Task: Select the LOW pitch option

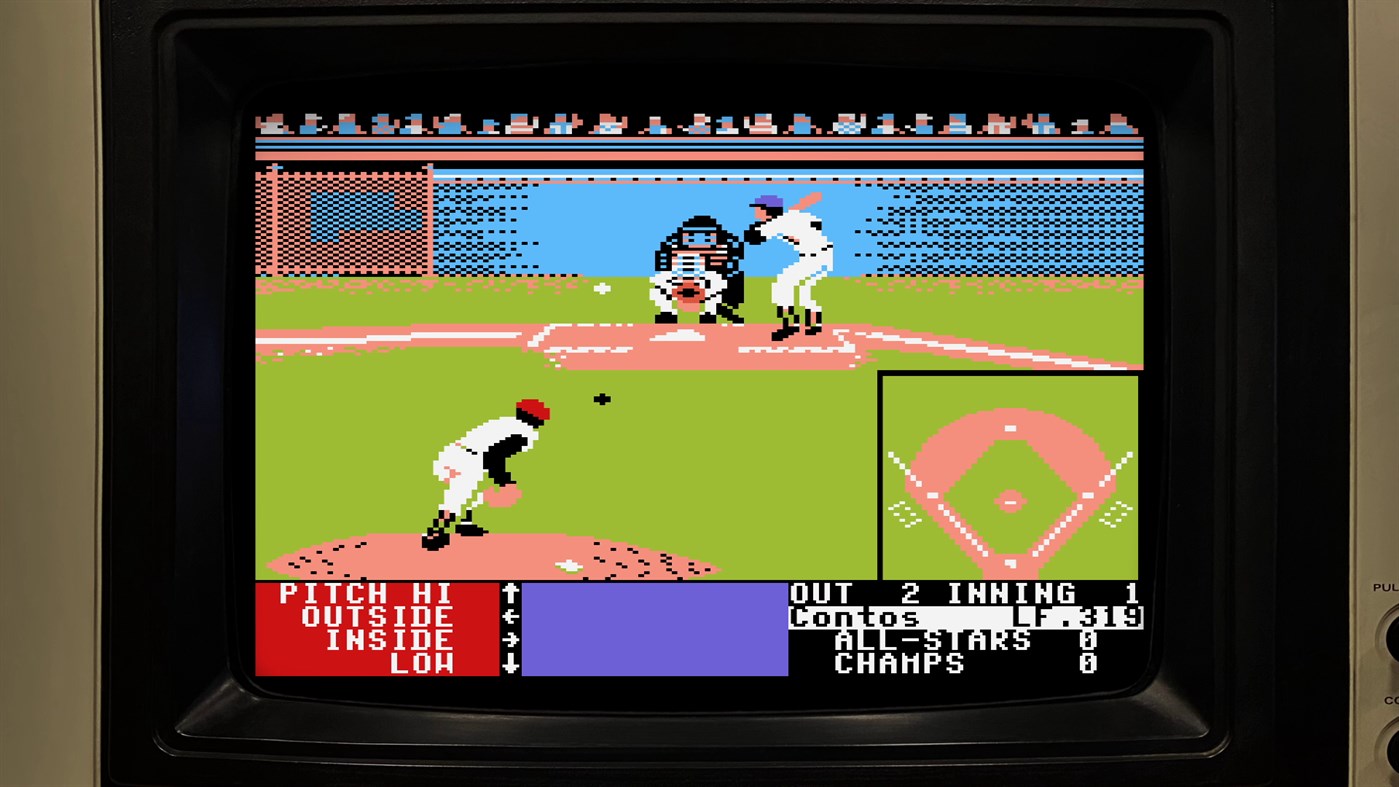Action: point(422,663)
